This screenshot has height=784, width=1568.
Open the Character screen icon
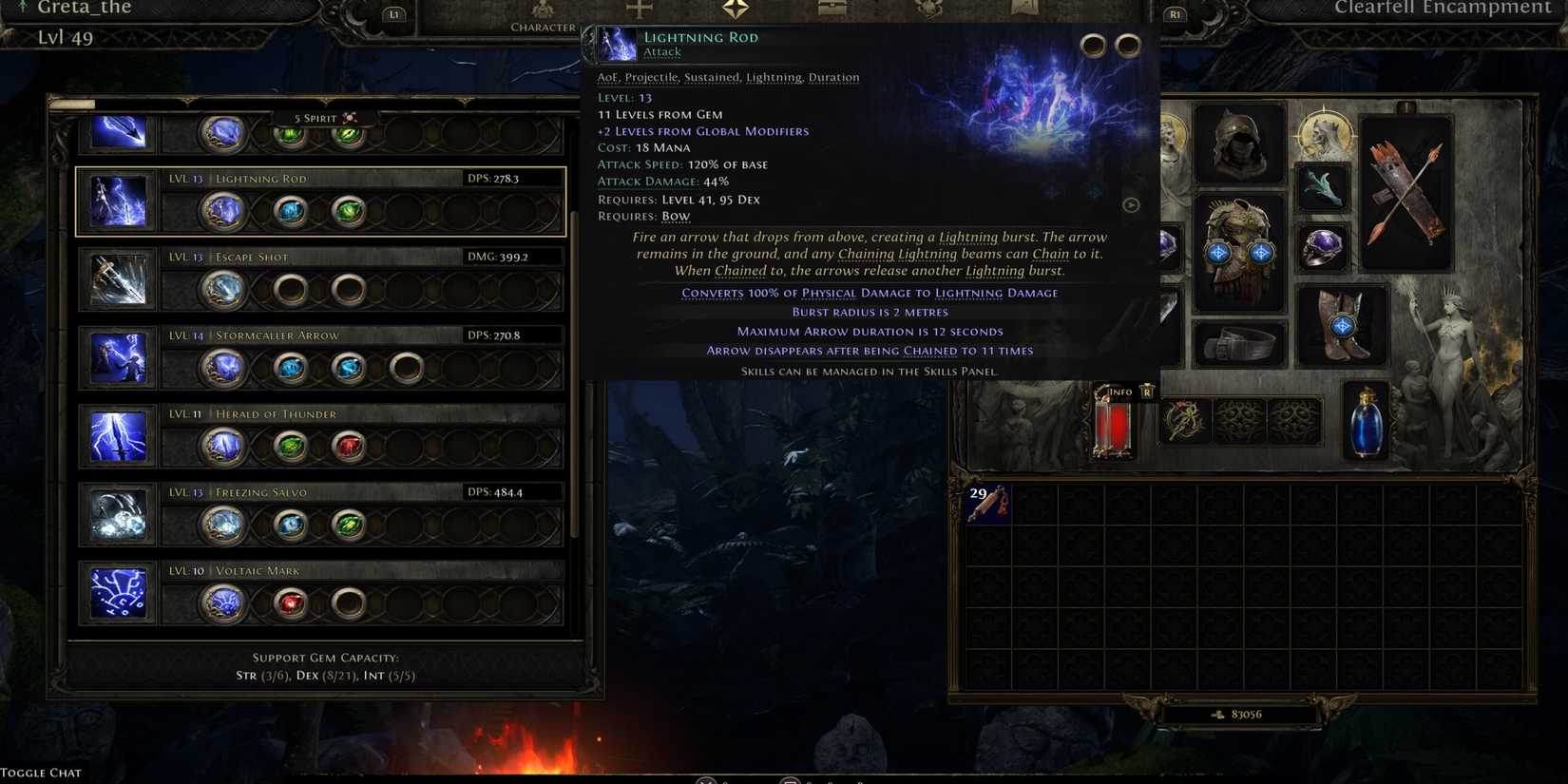click(x=542, y=10)
